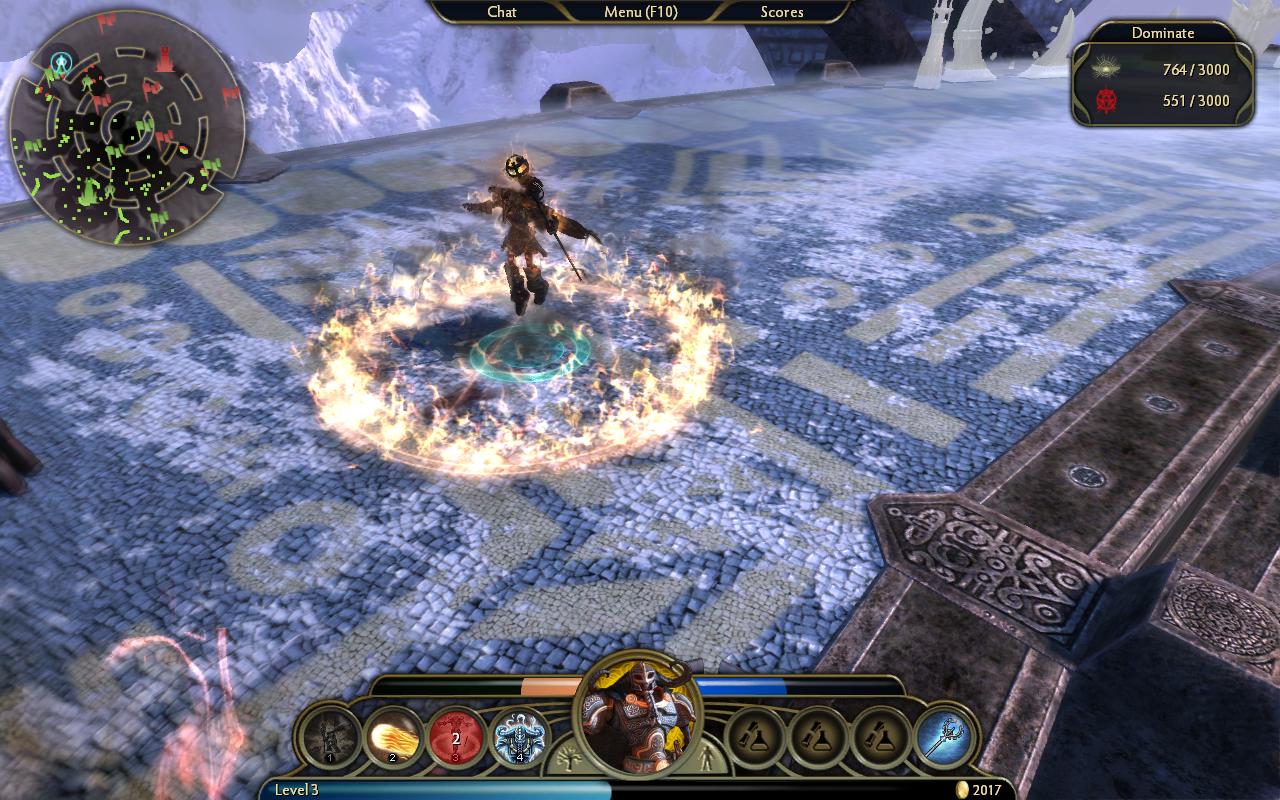The image size is (1280, 800).
Task: Use the blue staff item slot
Action: point(944,738)
